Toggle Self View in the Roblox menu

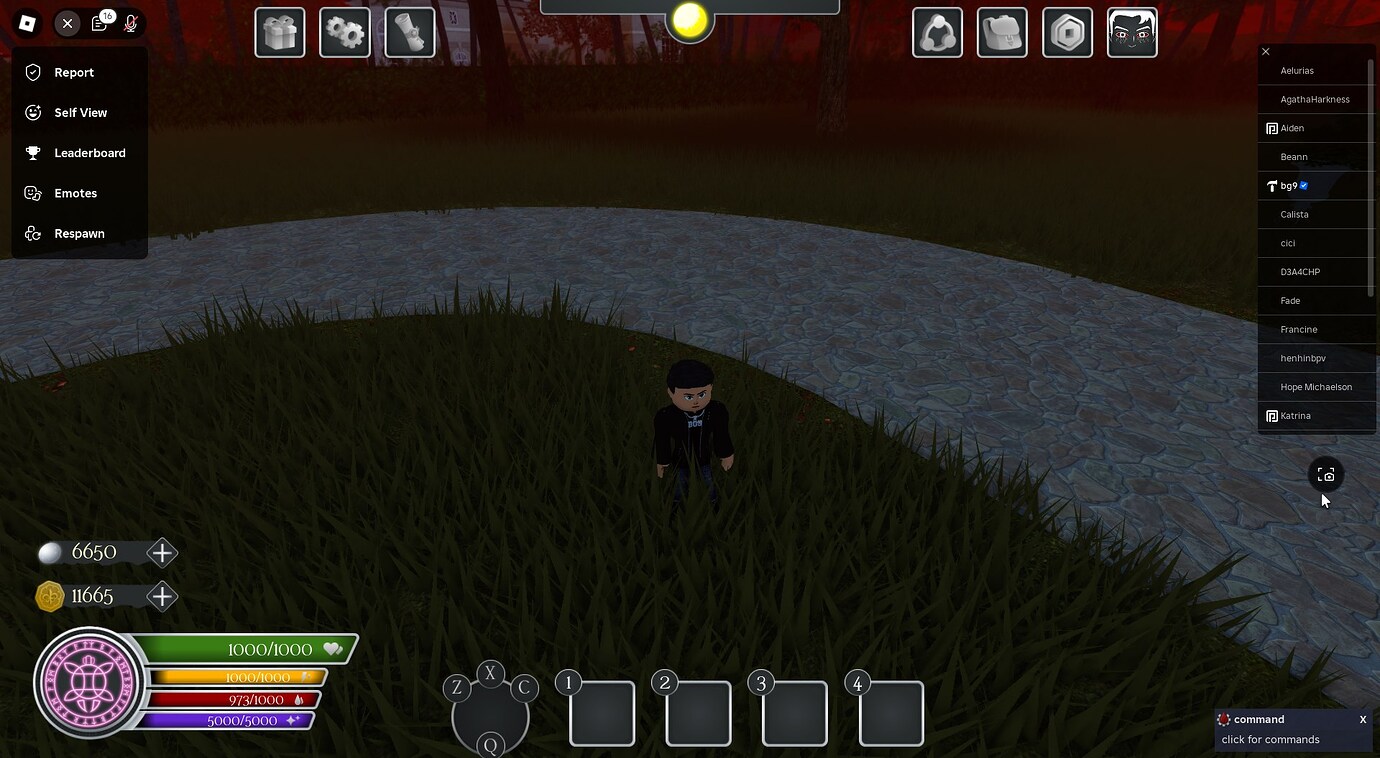80,112
